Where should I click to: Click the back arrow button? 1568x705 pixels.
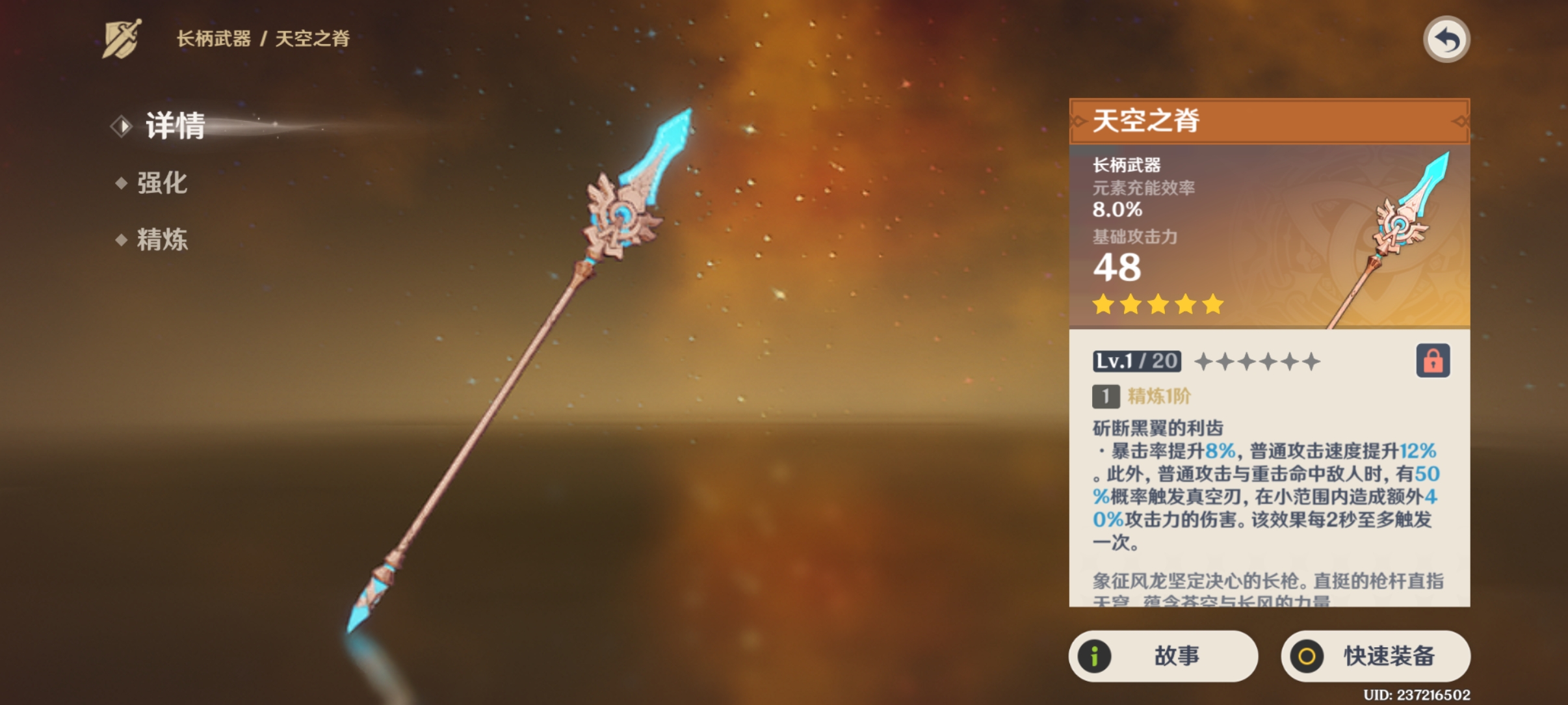coord(1446,40)
